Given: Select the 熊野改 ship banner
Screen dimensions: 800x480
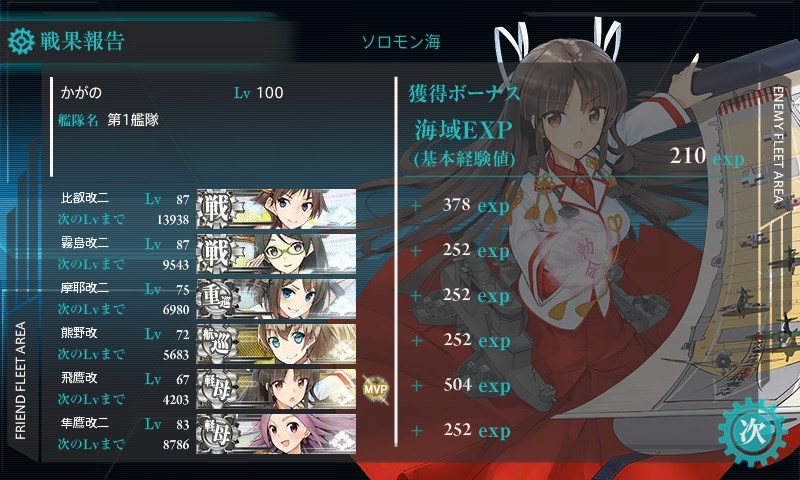Looking at the screenshot, I should pyautogui.click(x=276, y=341).
